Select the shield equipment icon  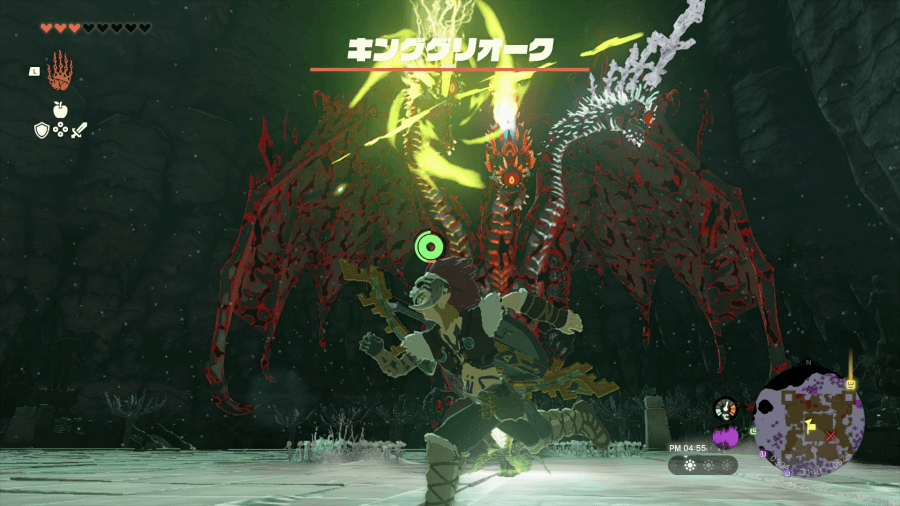click(41, 129)
